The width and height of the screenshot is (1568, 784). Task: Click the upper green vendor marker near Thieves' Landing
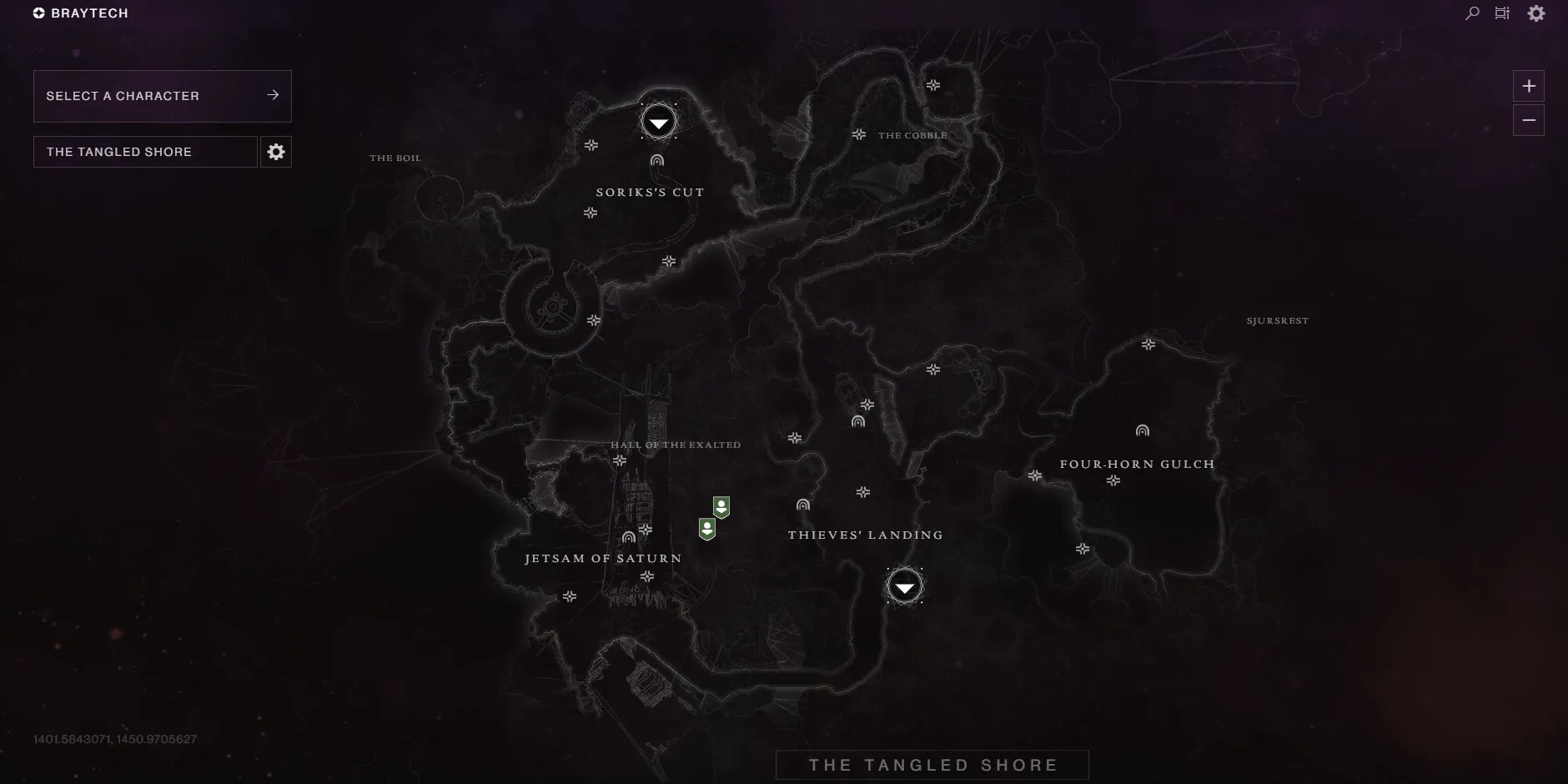pos(721,506)
